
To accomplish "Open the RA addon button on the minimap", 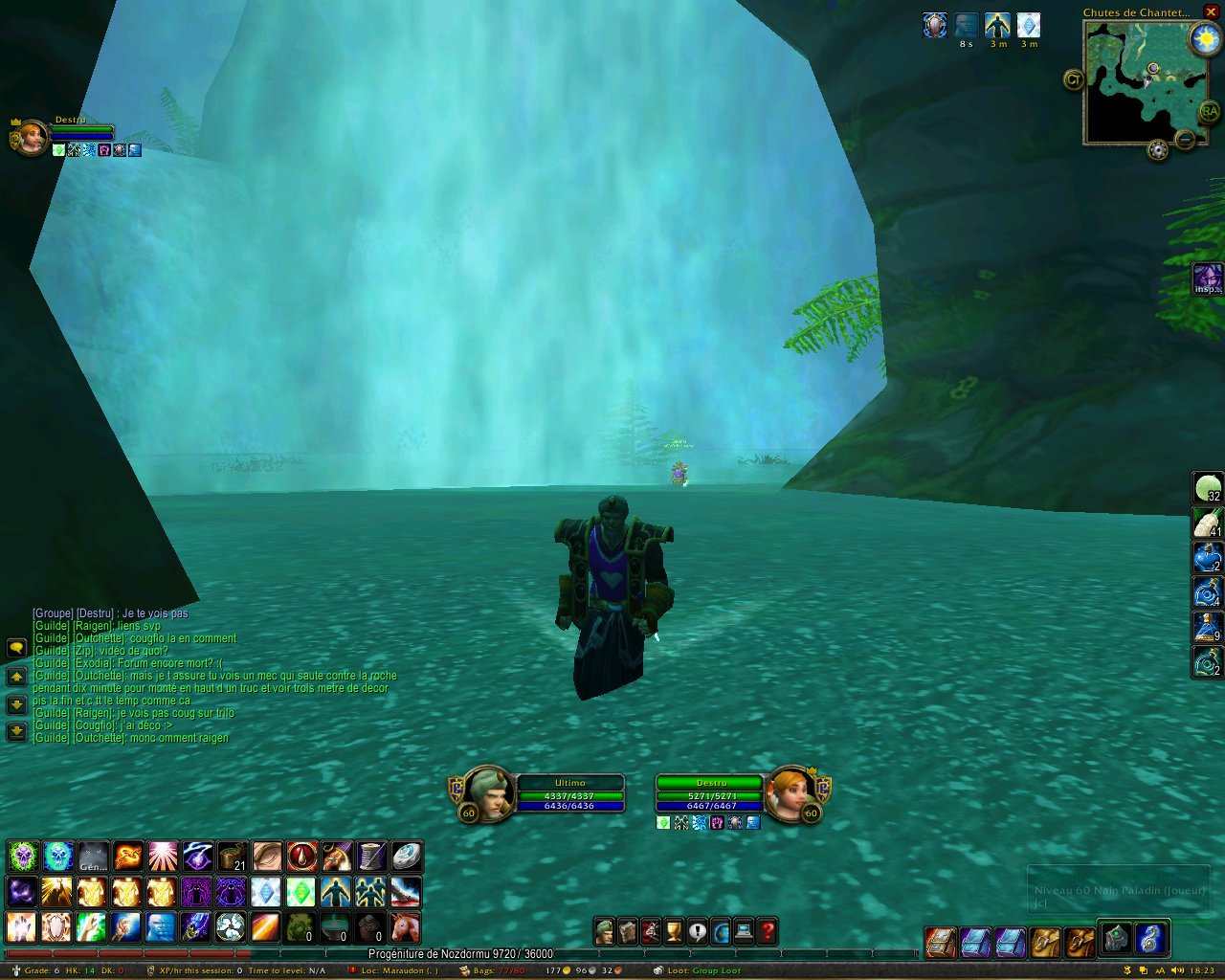I will [x=1210, y=112].
